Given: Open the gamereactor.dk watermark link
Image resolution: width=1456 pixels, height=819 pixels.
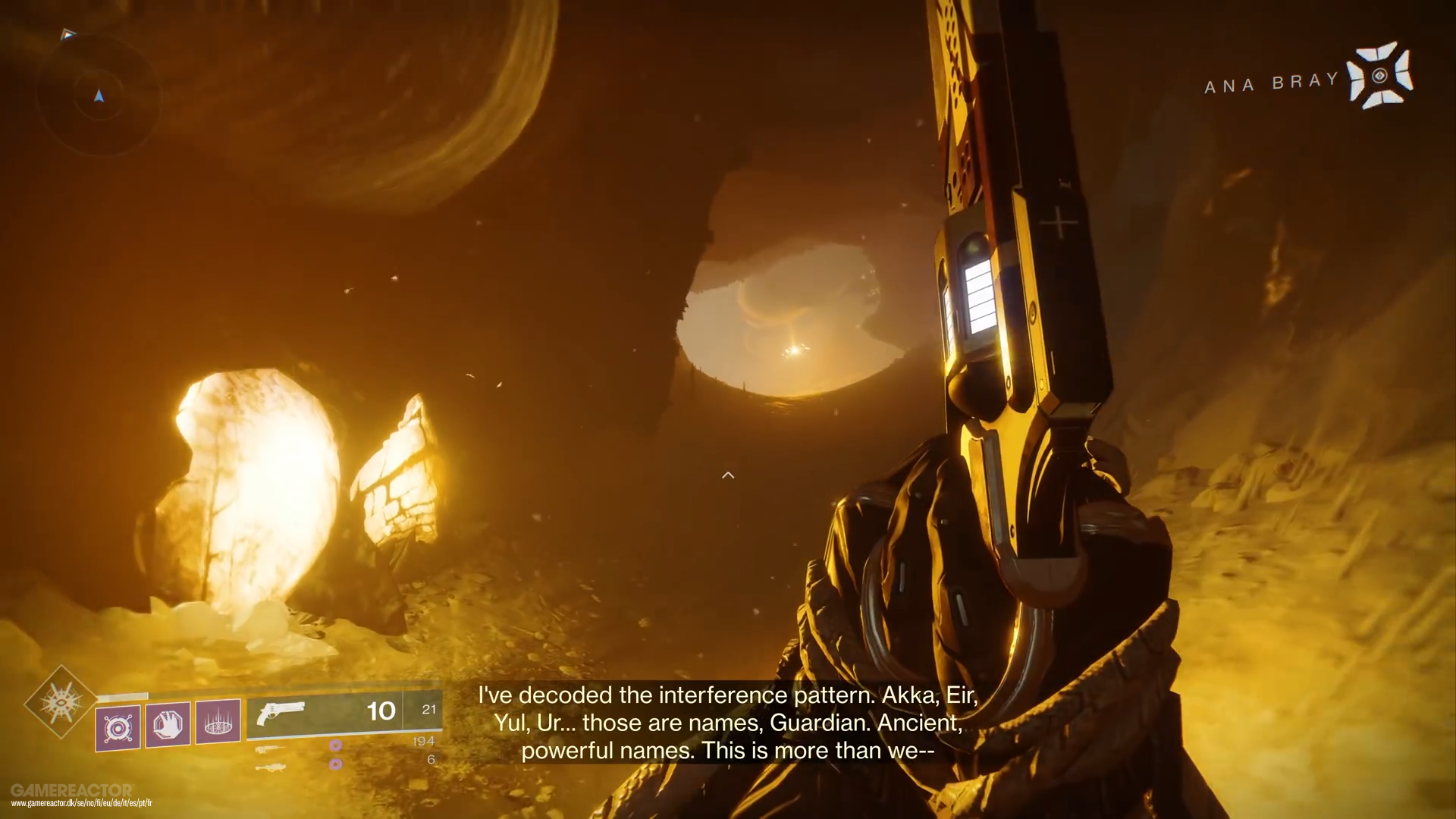Looking at the screenshot, I should click(x=83, y=803).
